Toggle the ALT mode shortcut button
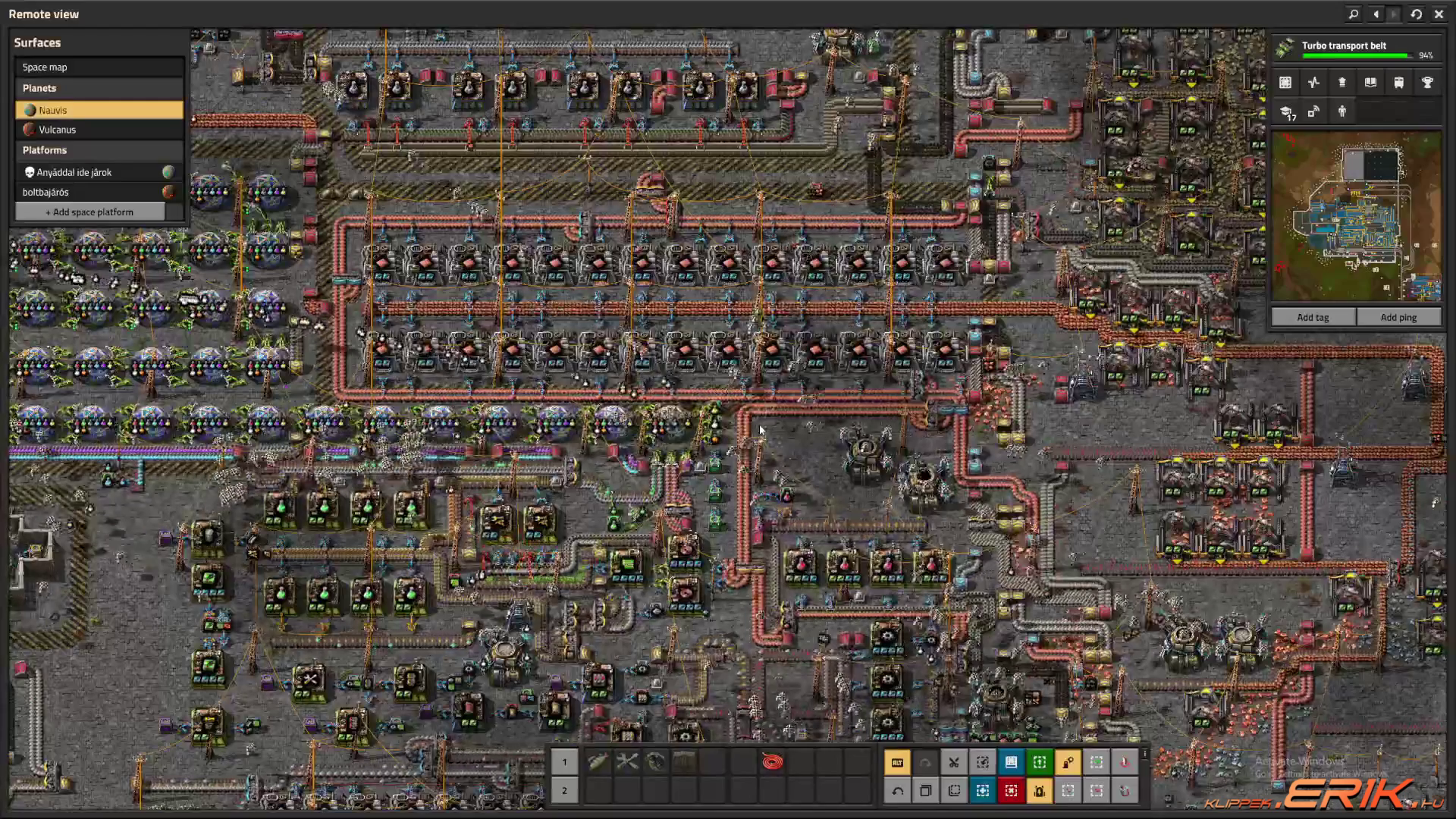The width and height of the screenshot is (1456, 819). [x=898, y=762]
